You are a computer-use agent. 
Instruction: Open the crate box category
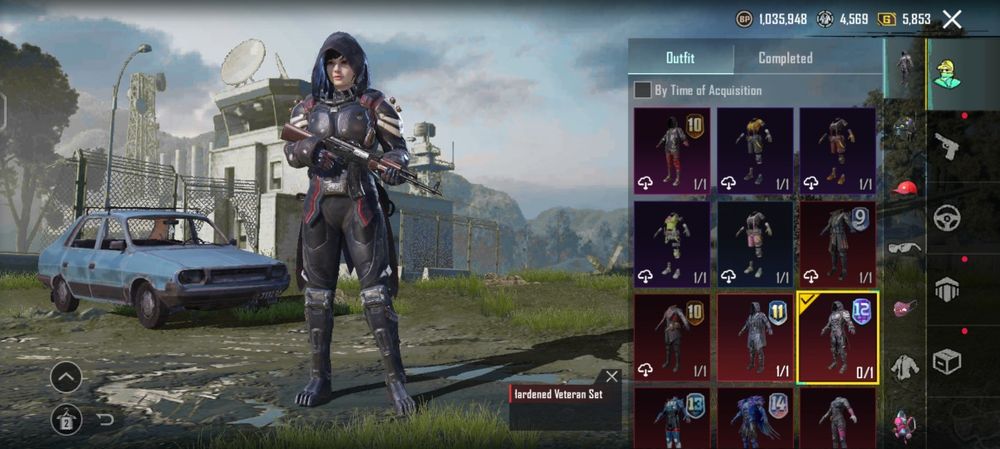click(x=946, y=361)
